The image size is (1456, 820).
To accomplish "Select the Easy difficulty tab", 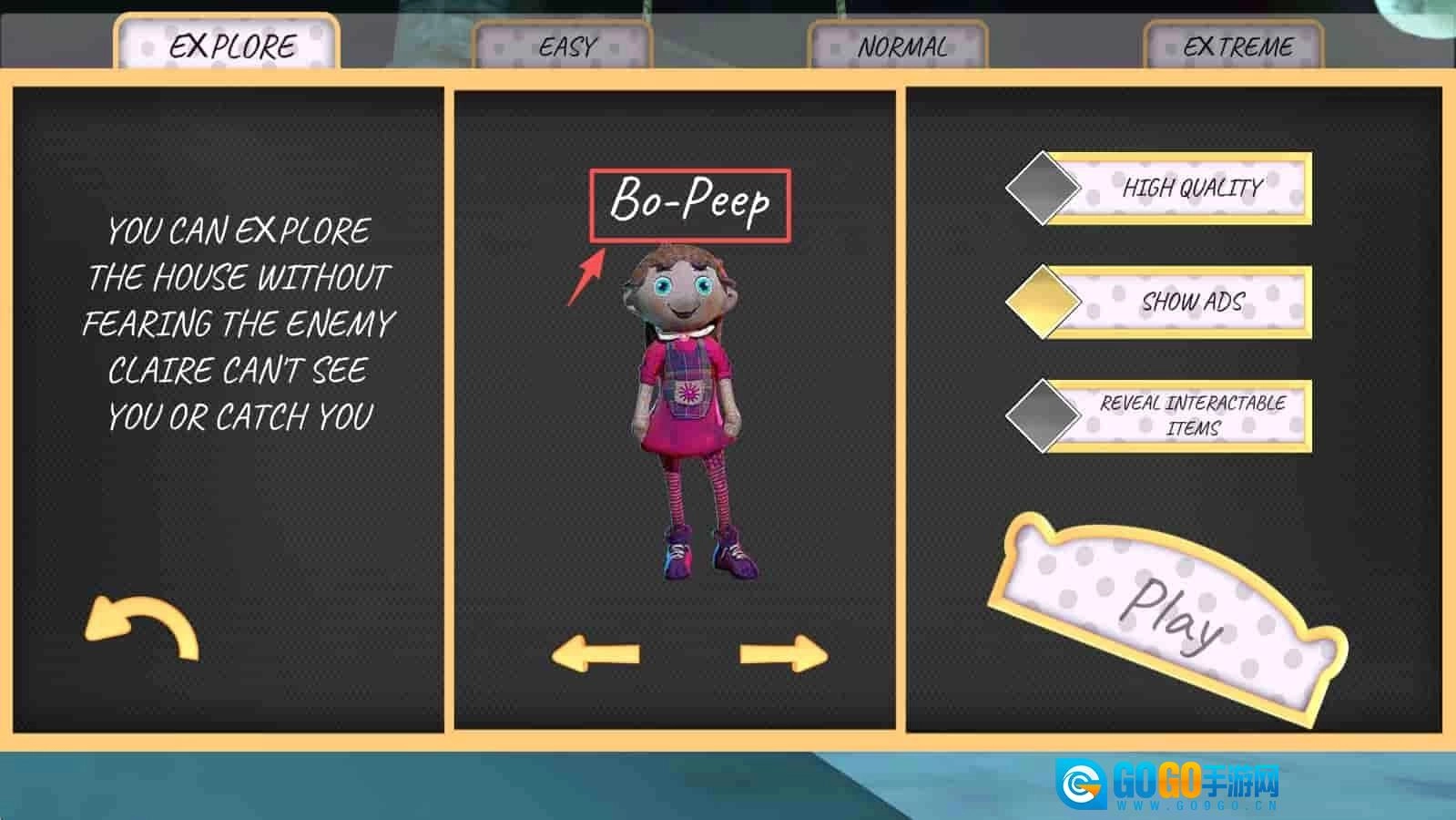I will [x=565, y=46].
